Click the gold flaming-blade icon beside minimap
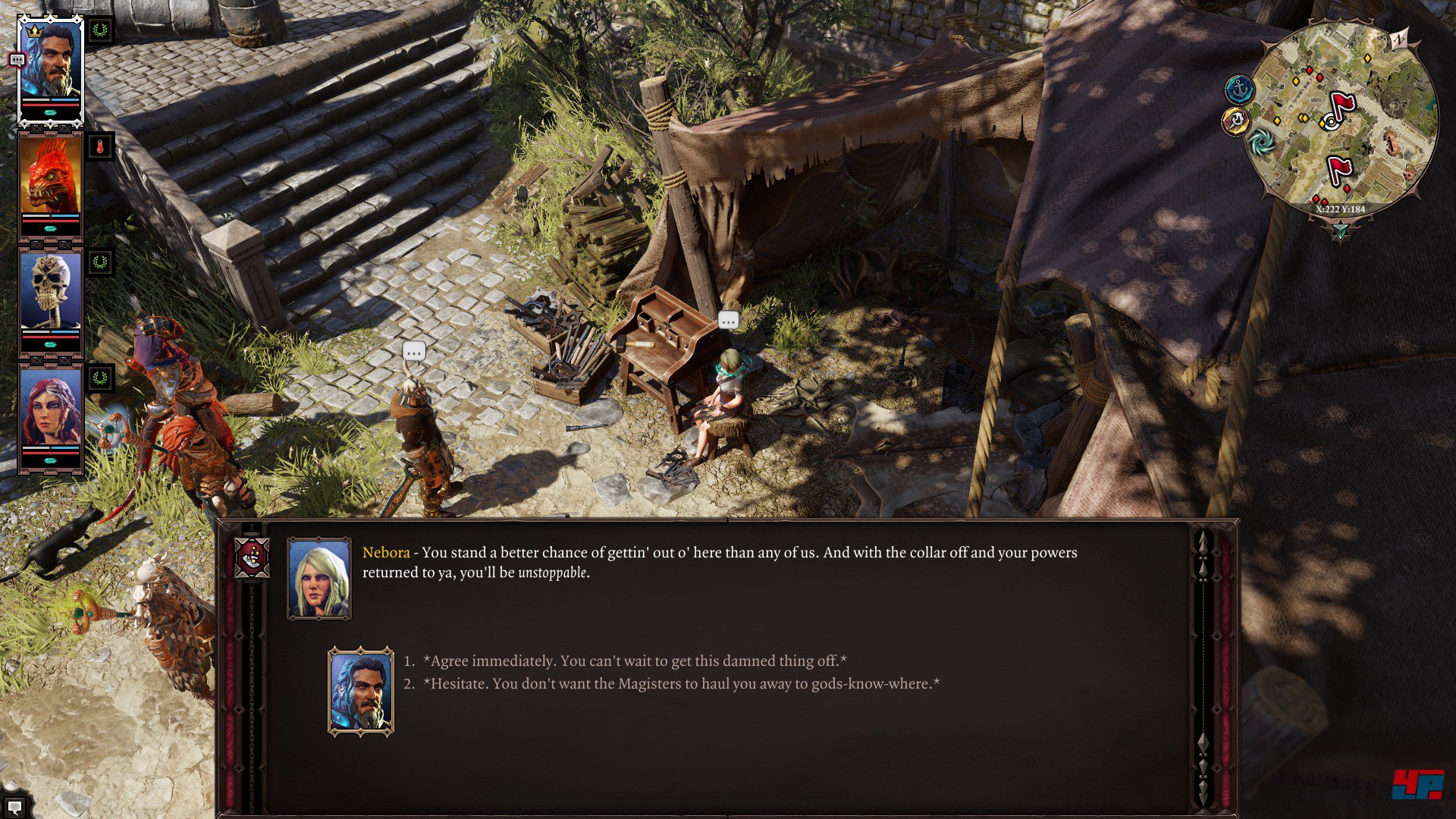 coord(1236,120)
